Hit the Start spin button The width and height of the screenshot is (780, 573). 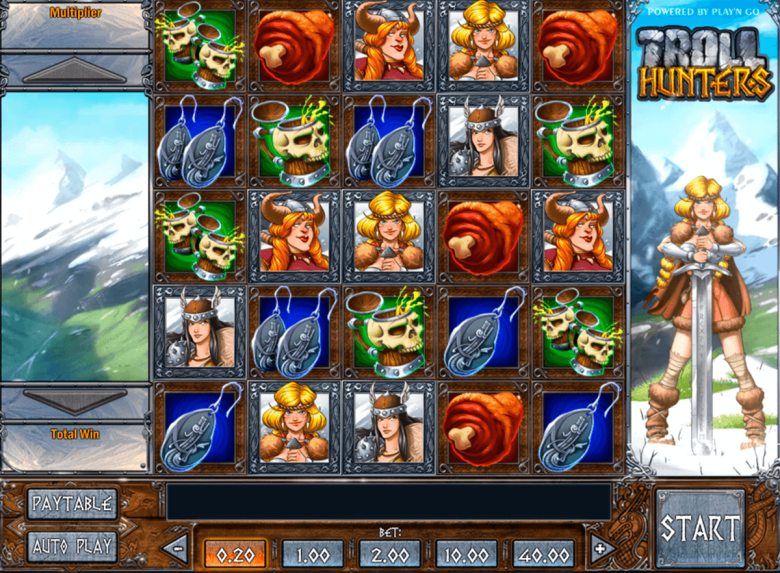click(700, 529)
